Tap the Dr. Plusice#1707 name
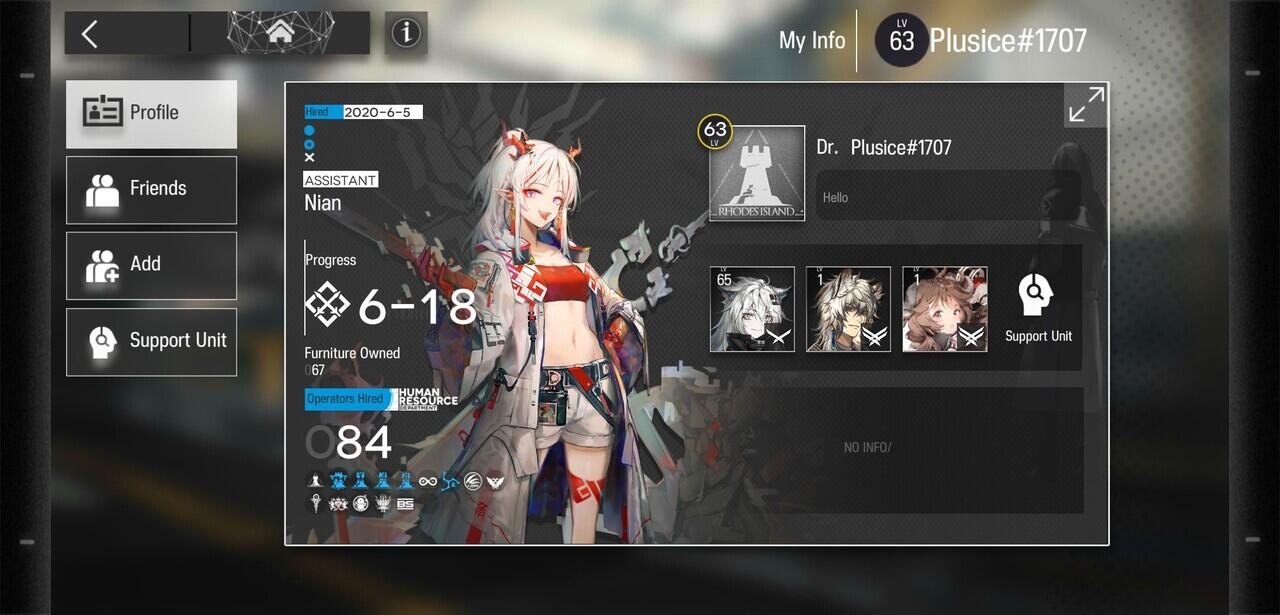The image size is (1280, 615). coord(884,147)
